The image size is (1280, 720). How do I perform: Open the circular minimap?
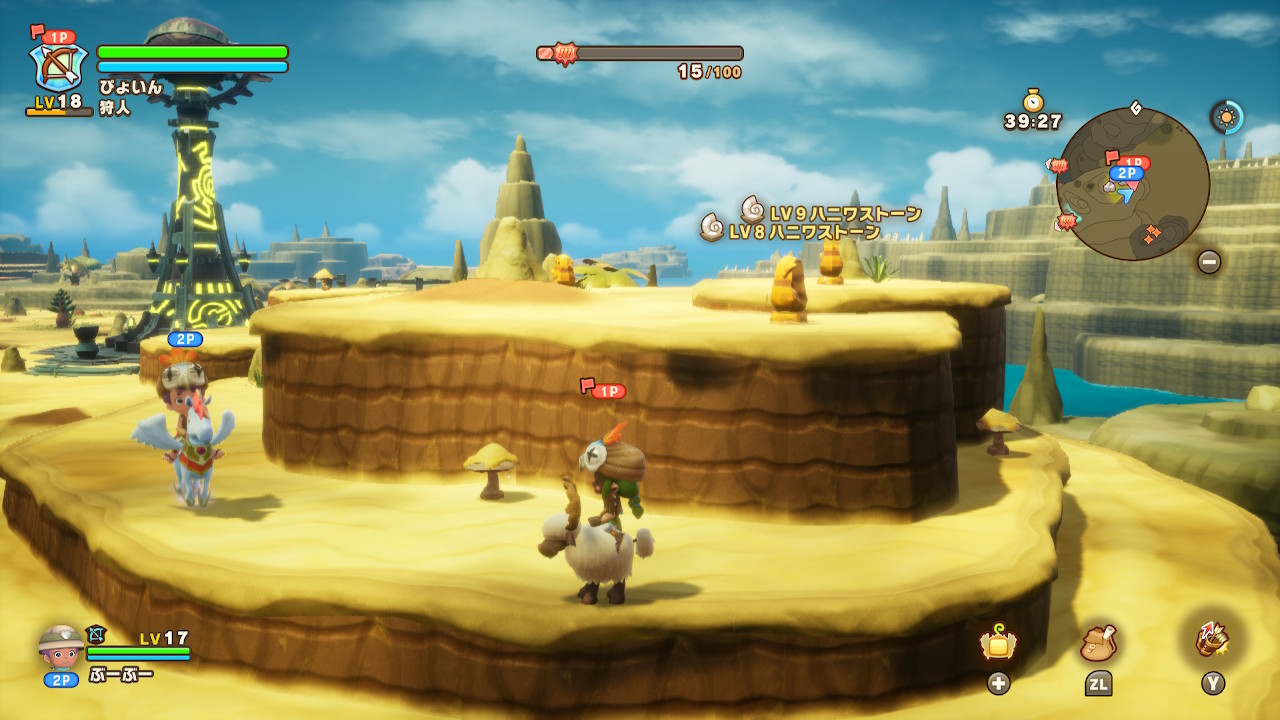tap(1132, 184)
